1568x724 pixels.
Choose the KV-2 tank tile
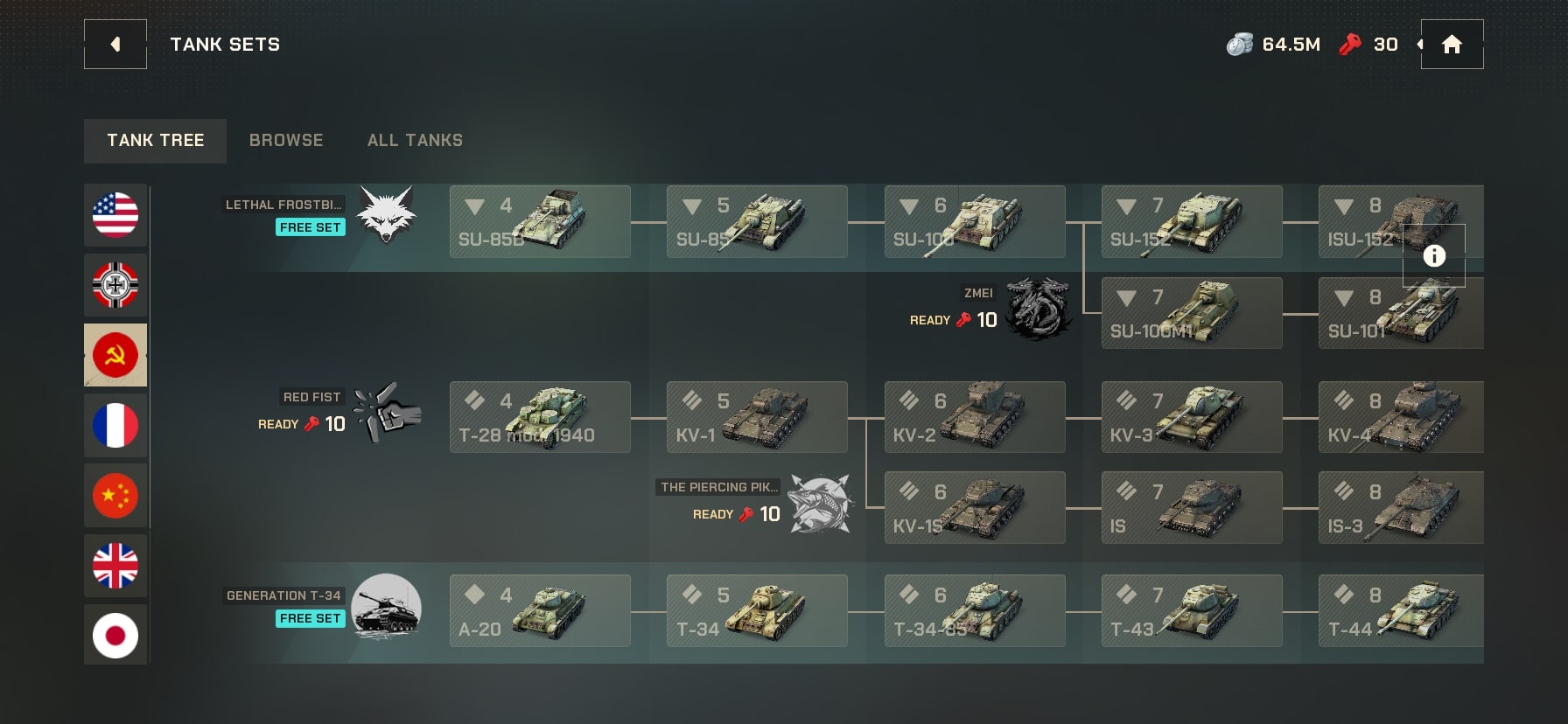point(974,417)
